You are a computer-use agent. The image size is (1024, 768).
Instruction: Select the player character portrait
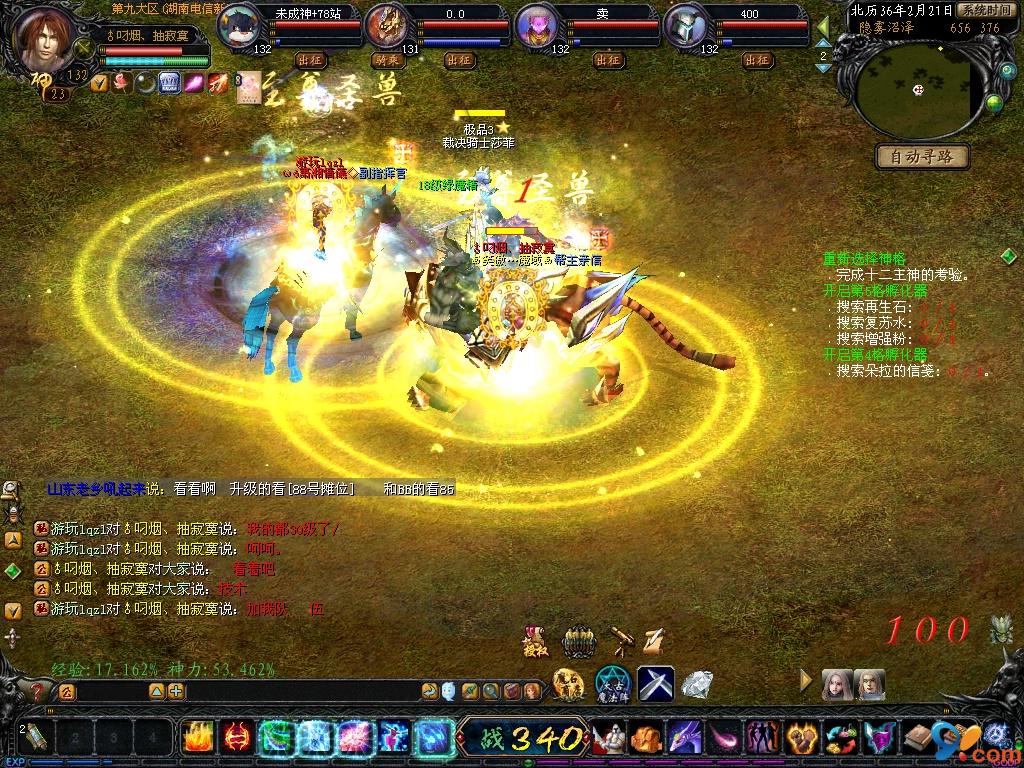pyautogui.click(x=46, y=35)
